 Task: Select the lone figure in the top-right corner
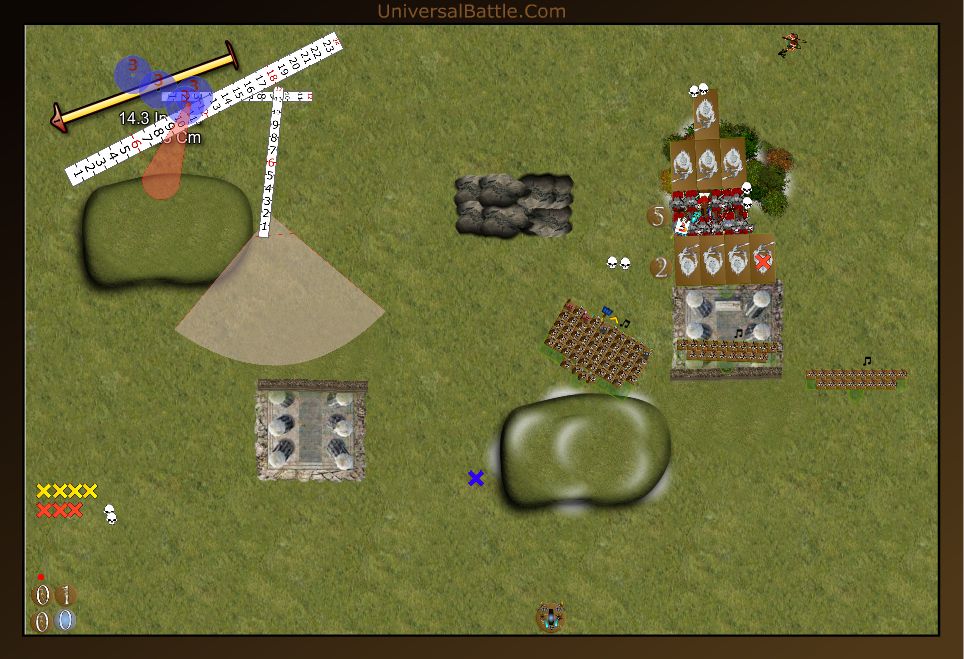(793, 43)
